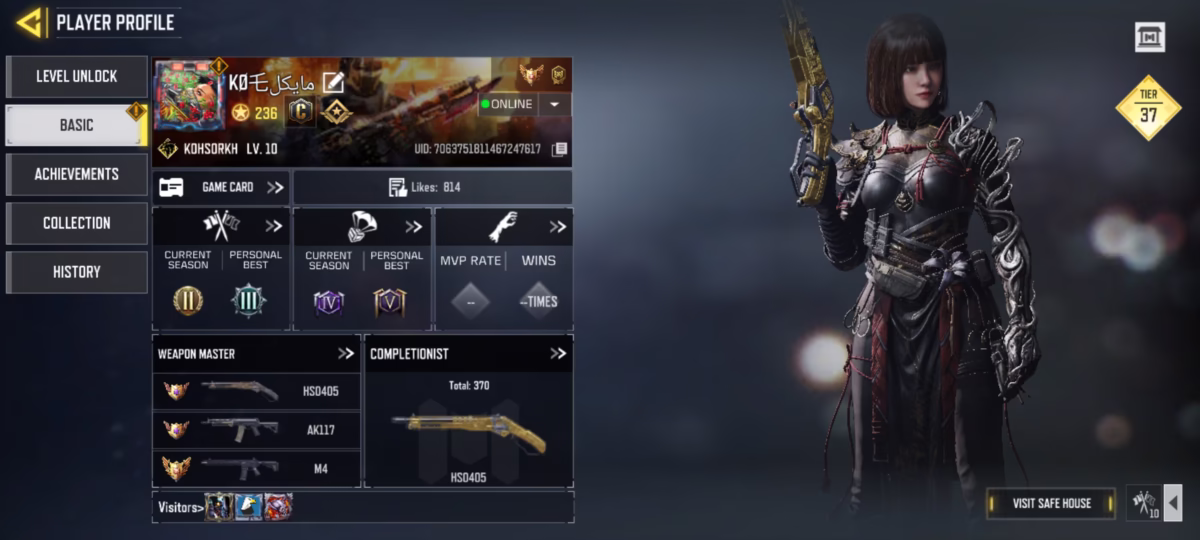Click the Likes 814 button

point(432,187)
